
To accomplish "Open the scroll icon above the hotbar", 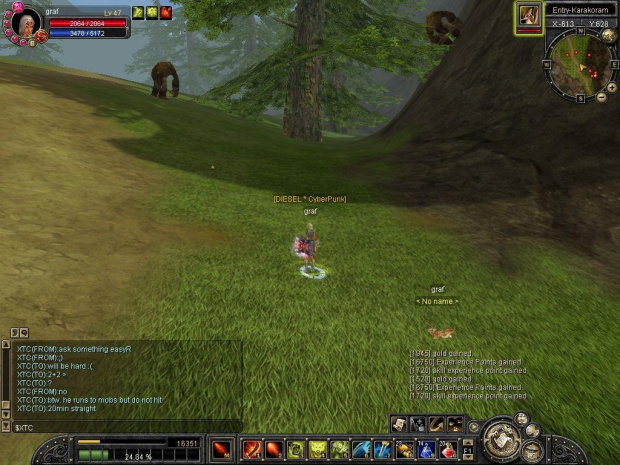I will click(x=400, y=424).
